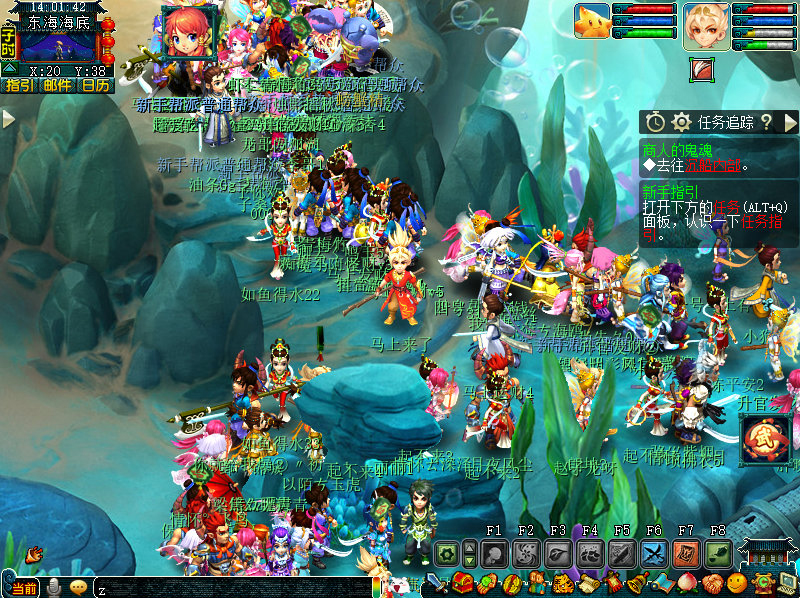Image resolution: width=800 pixels, height=598 pixels.
Task: Open the 邮件 mail button
Action: coord(58,86)
